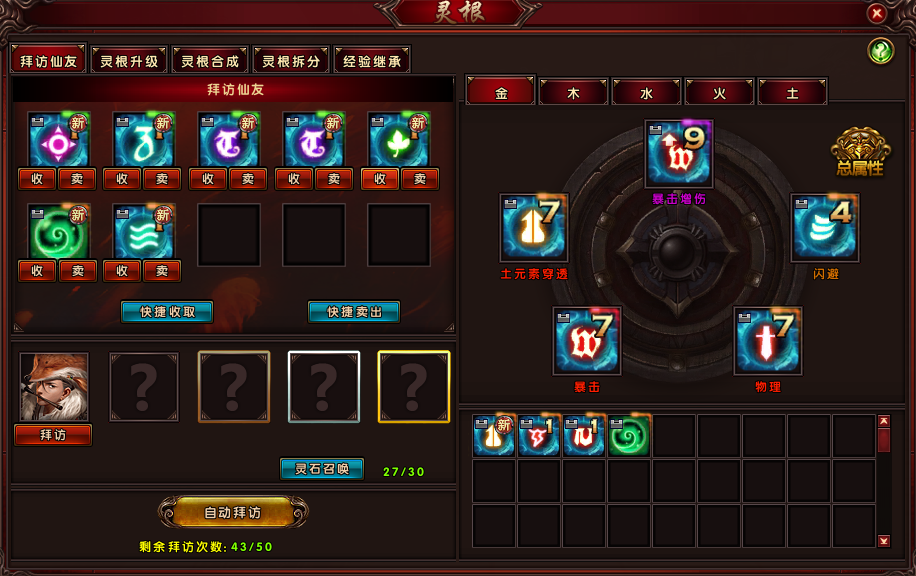
Task: Switch to the 灵根升级 tab
Action: (x=130, y=61)
